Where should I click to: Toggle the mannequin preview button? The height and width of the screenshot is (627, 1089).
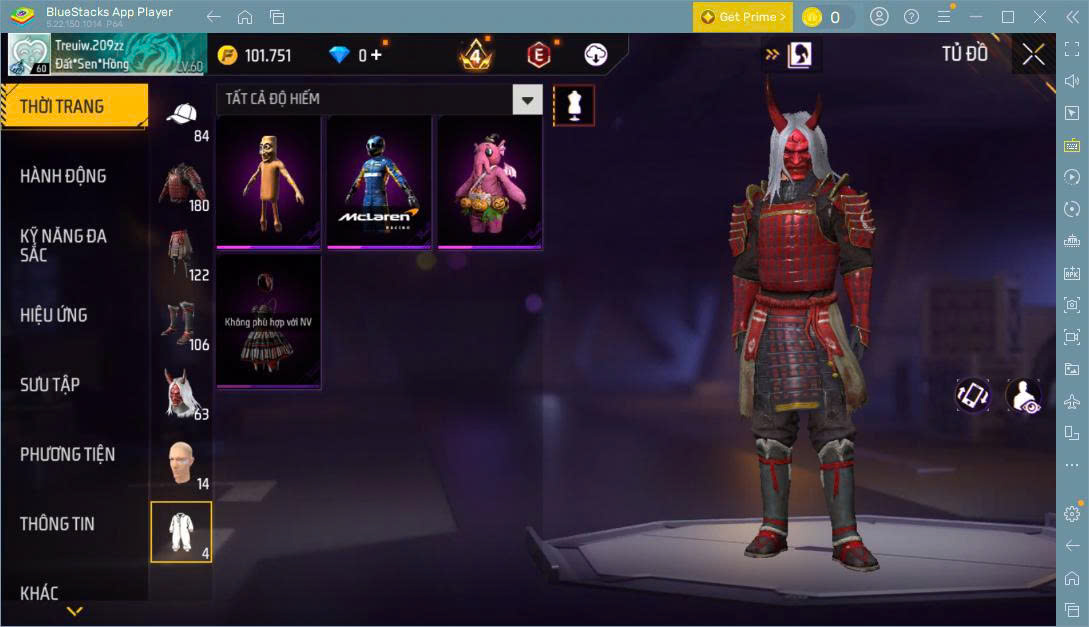tap(573, 105)
